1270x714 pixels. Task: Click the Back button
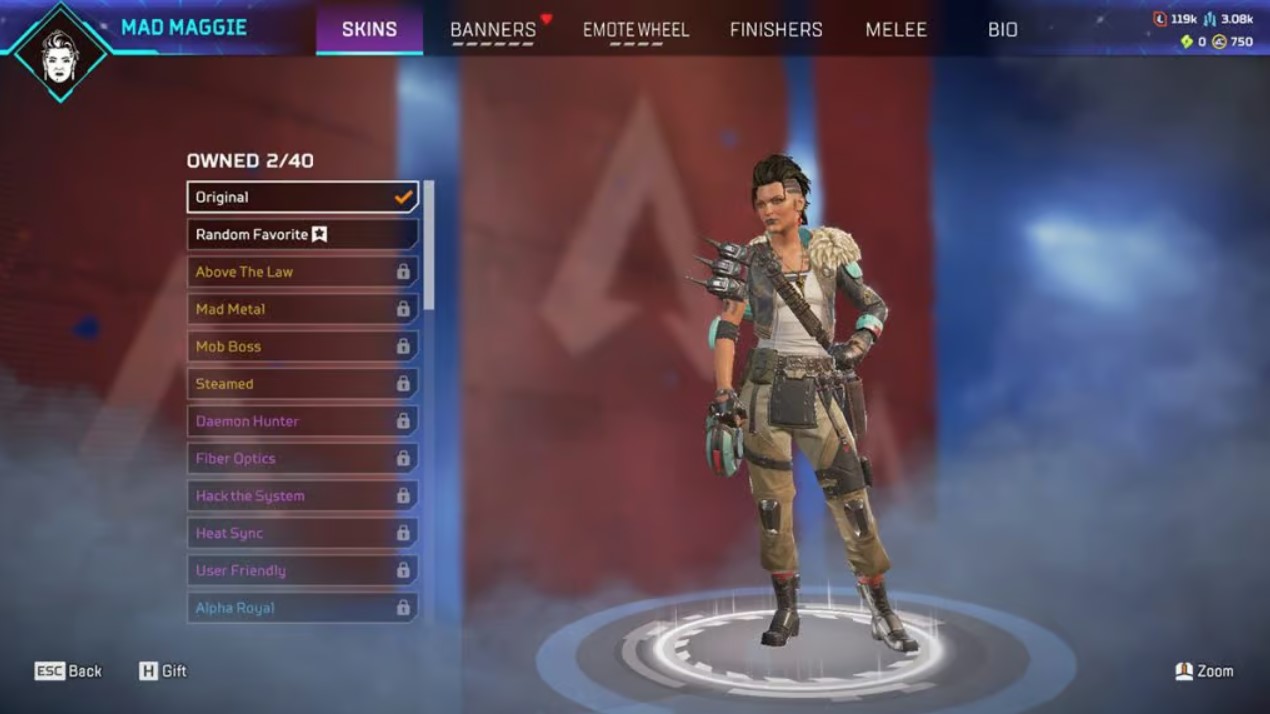69,671
